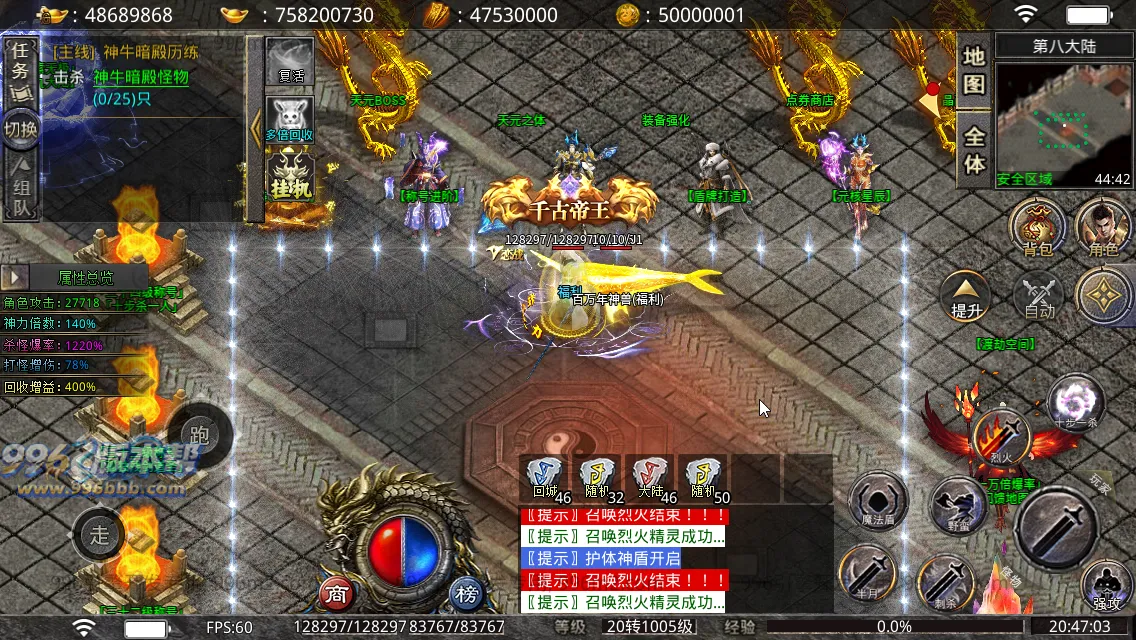
Task: Use the 回城 town return scroll slot
Action: click(546, 478)
